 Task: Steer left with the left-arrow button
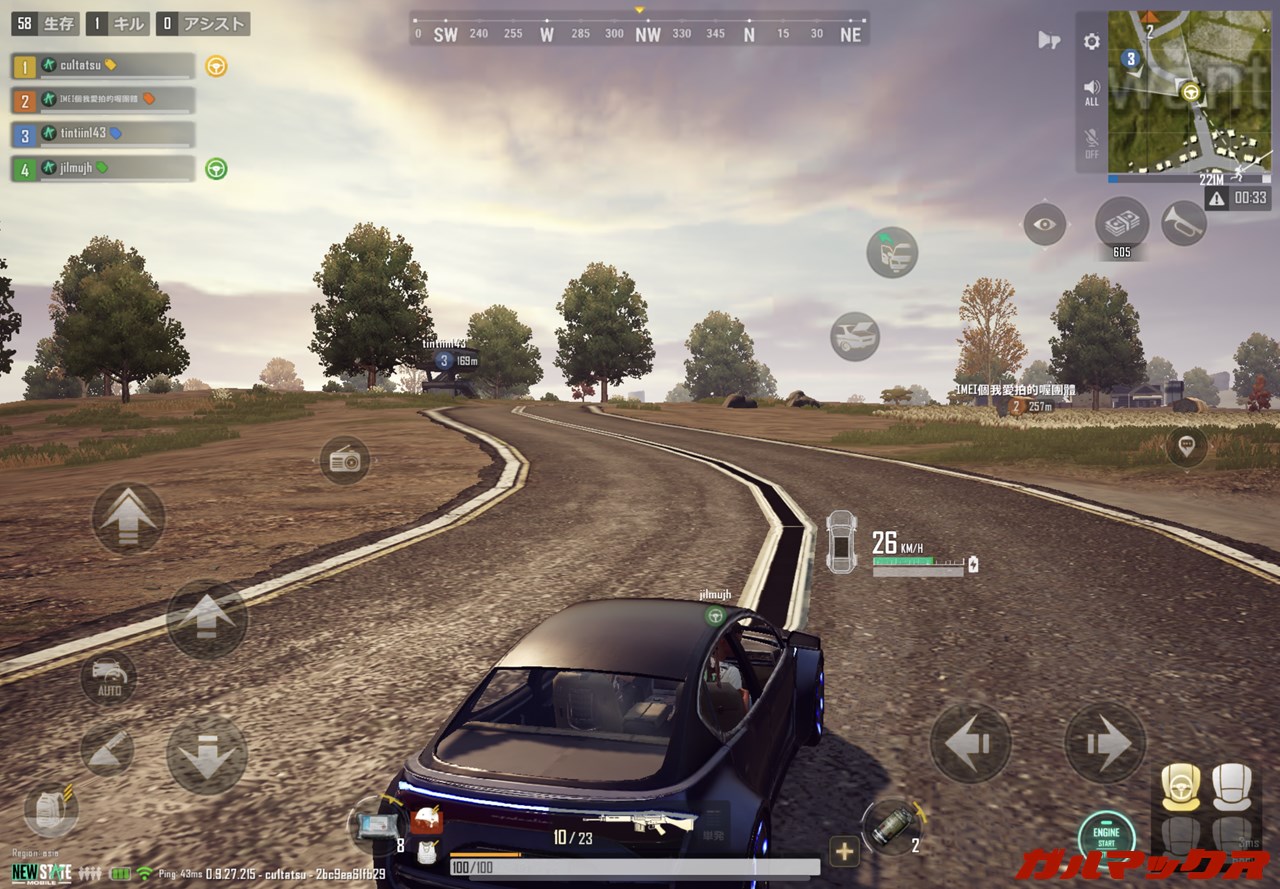970,743
